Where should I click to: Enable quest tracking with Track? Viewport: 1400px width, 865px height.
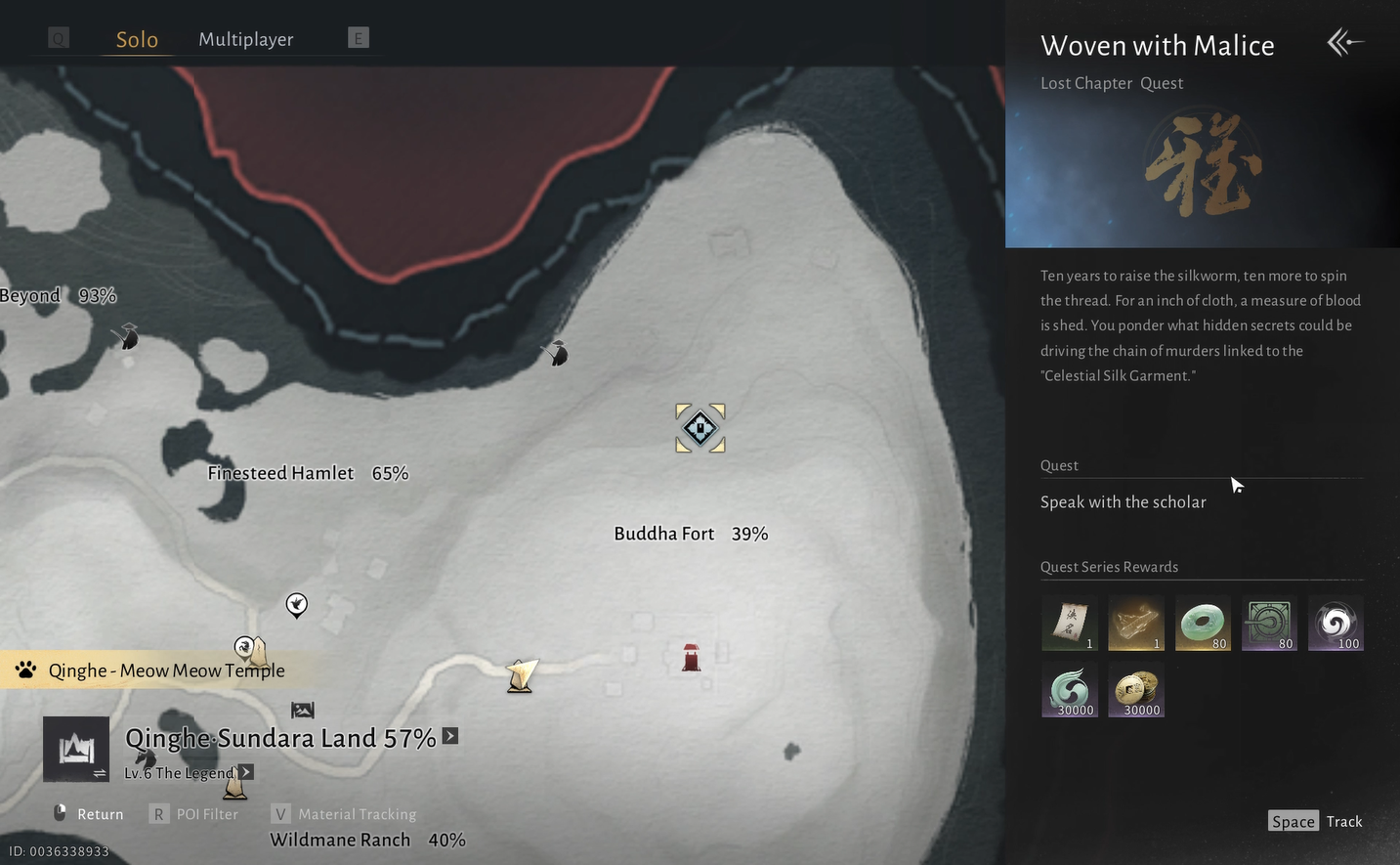[x=1315, y=821]
